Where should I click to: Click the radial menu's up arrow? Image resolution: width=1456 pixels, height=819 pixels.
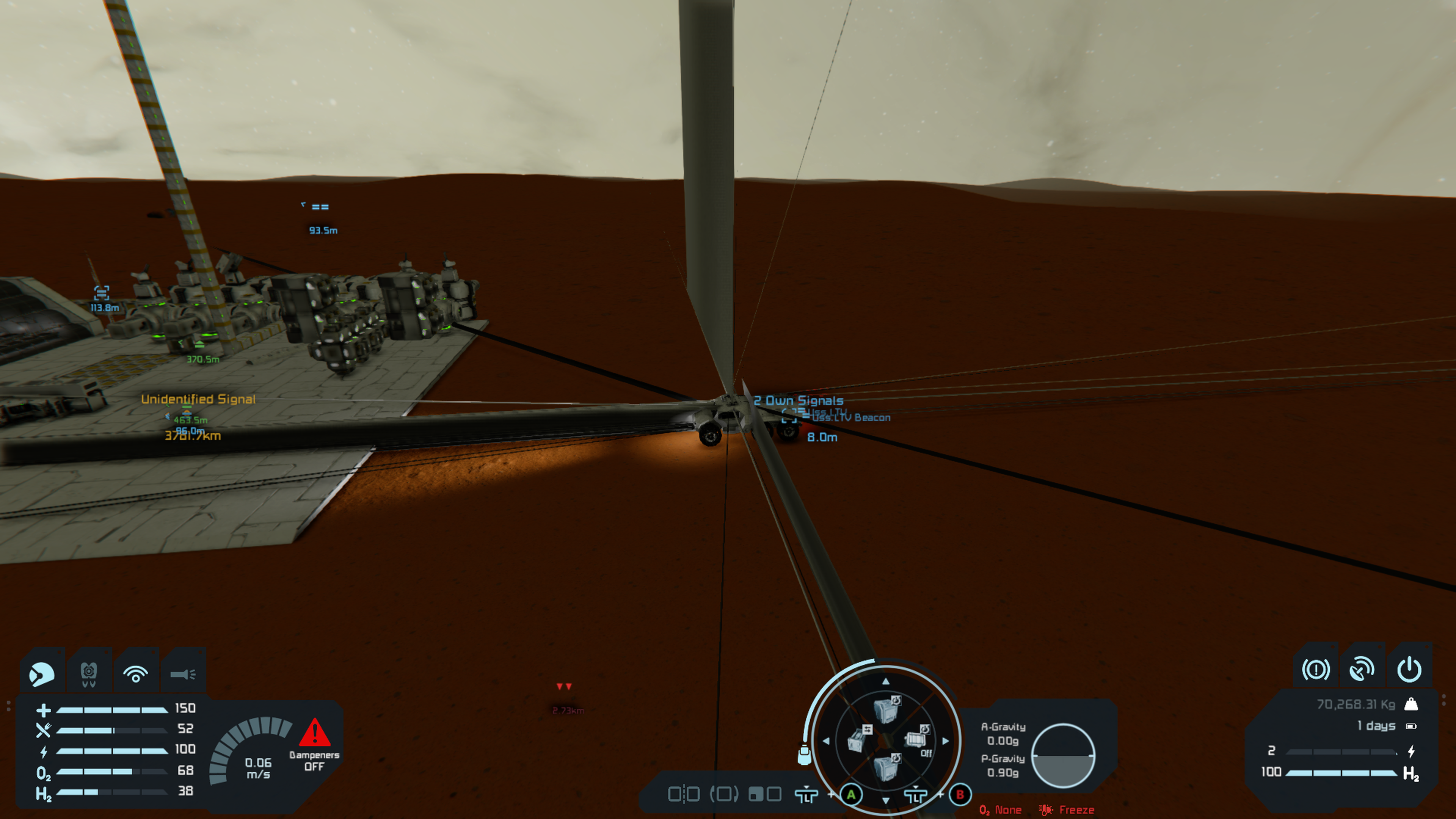[x=886, y=682]
